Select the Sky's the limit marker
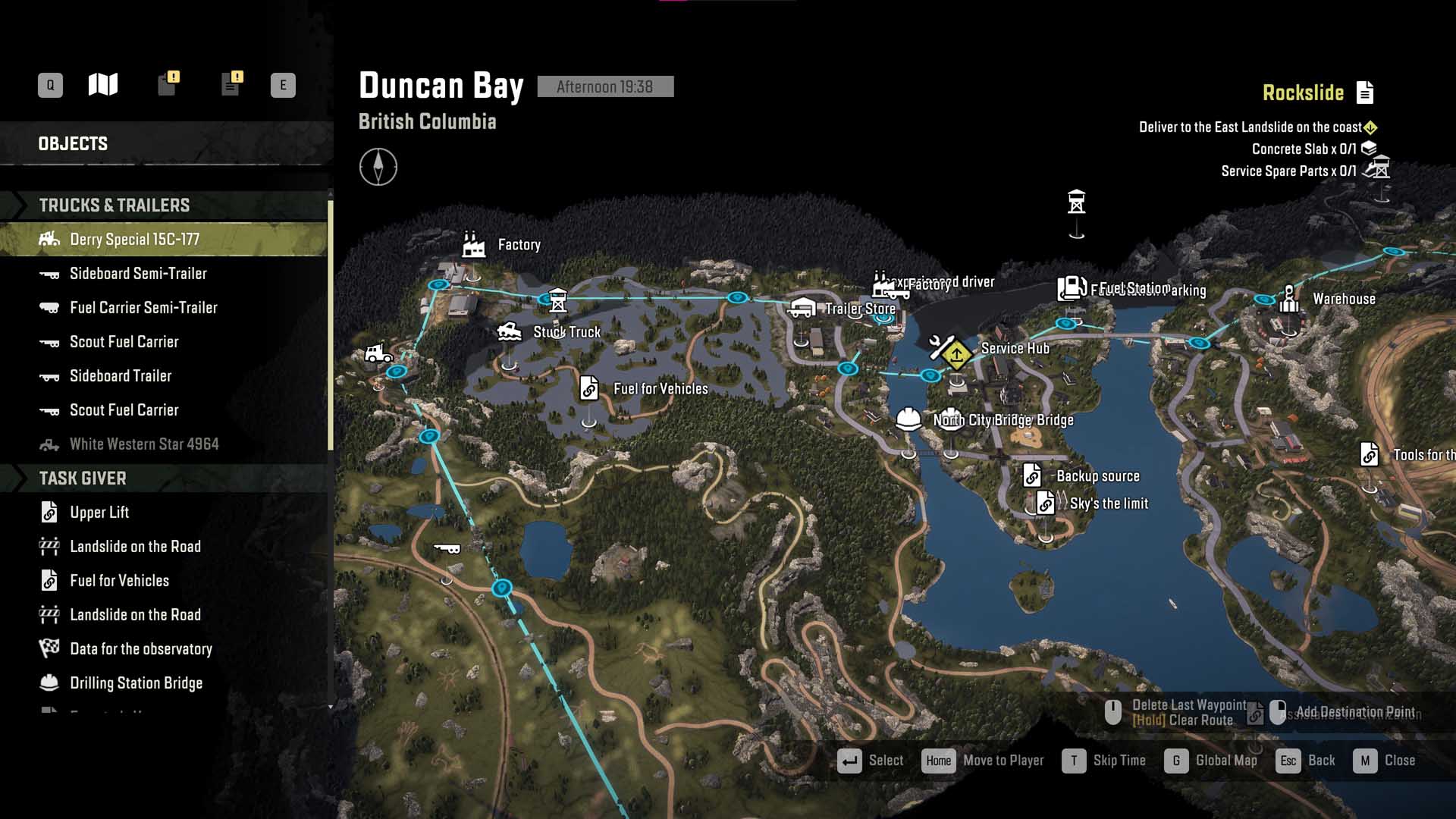The image size is (1456, 819). coord(1046,503)
